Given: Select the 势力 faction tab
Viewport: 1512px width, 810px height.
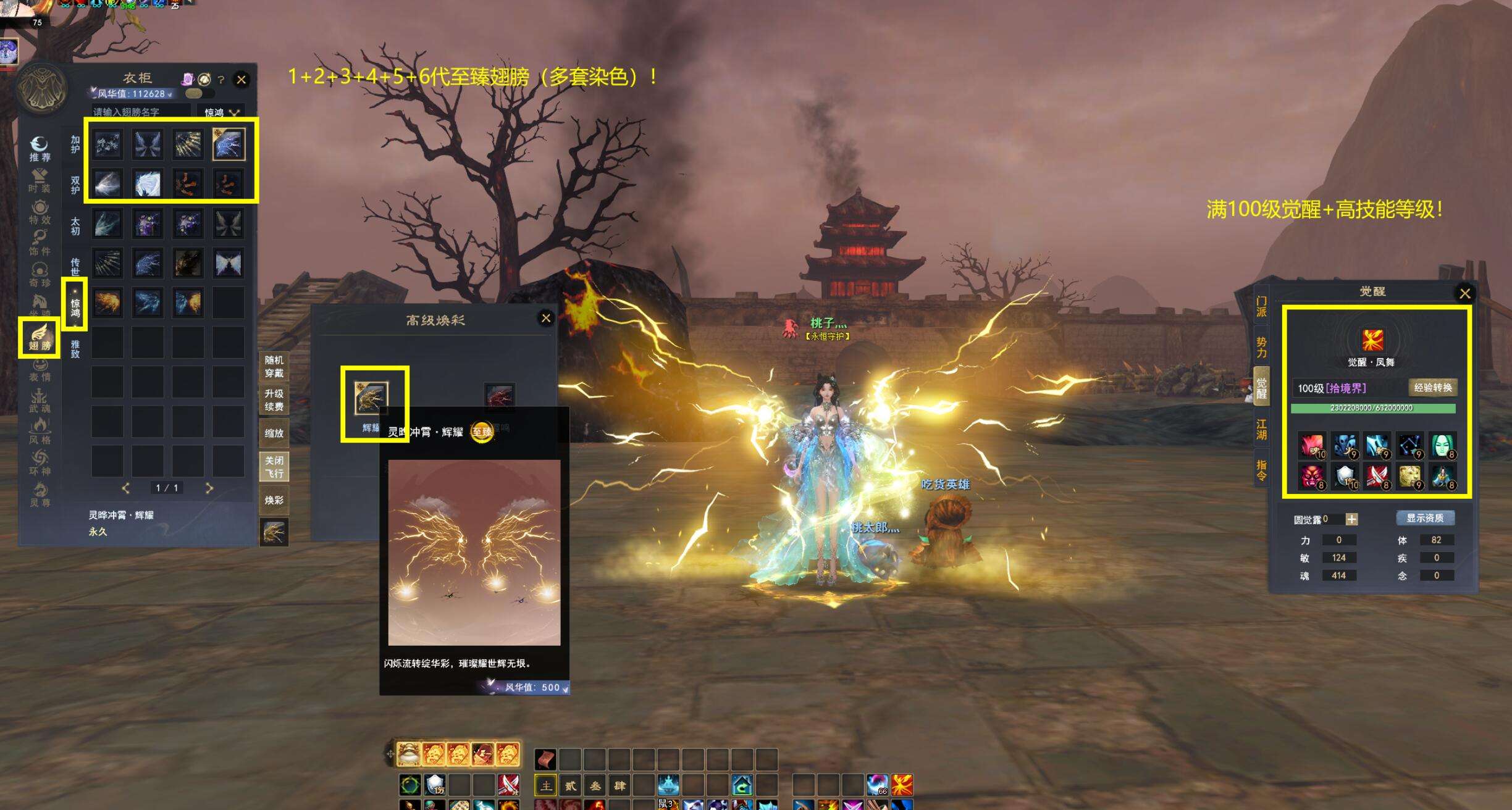Looking at the screenshot, I should pos(1261,347).
